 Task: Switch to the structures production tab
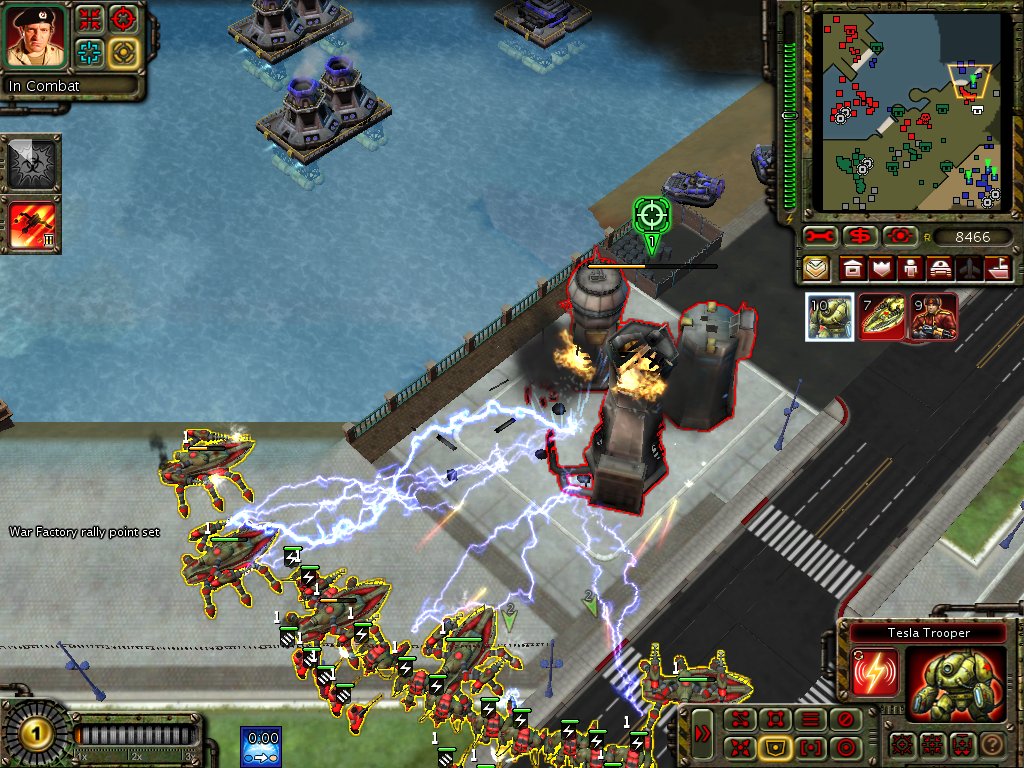click(852, 268)
